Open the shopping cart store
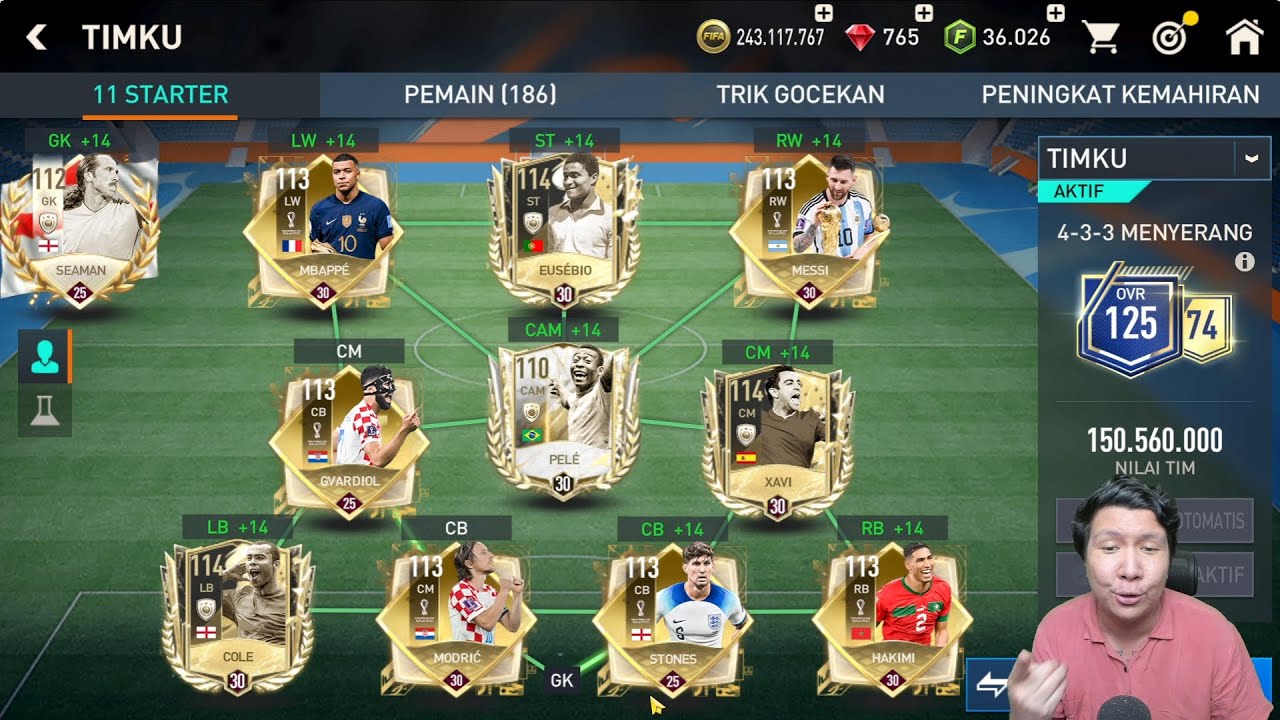The height and width of the screenshot is (720, 1280). [x=1101, y=38]
